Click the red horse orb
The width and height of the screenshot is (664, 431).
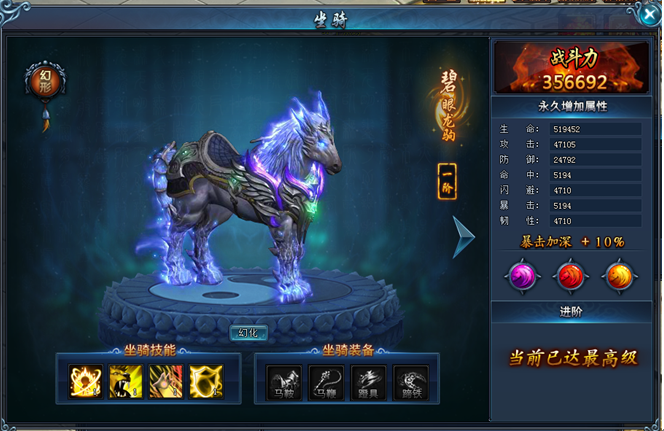[x=570, y=276]
